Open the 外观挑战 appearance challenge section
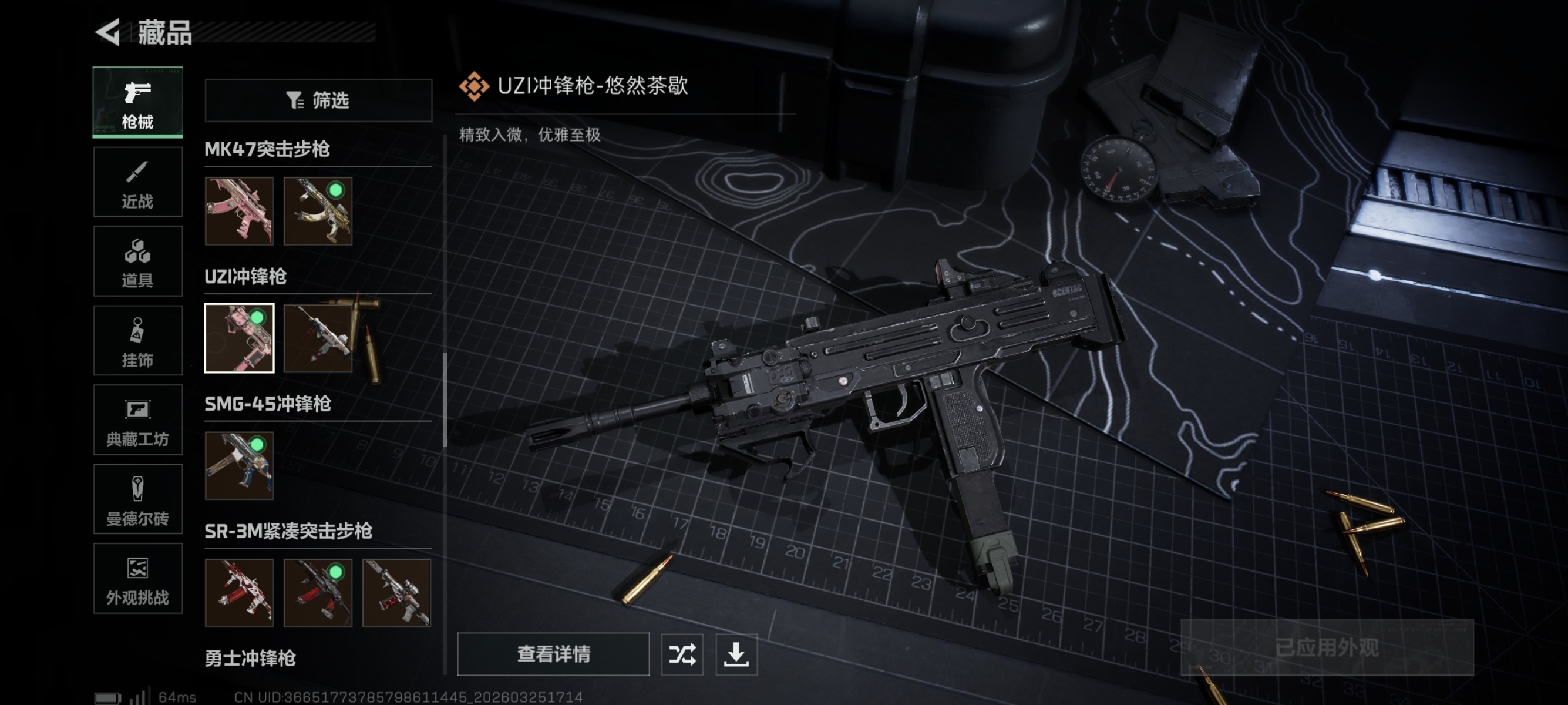This screenshot has width=1568, height=705. pyautogui.click(x=137, y=578)
